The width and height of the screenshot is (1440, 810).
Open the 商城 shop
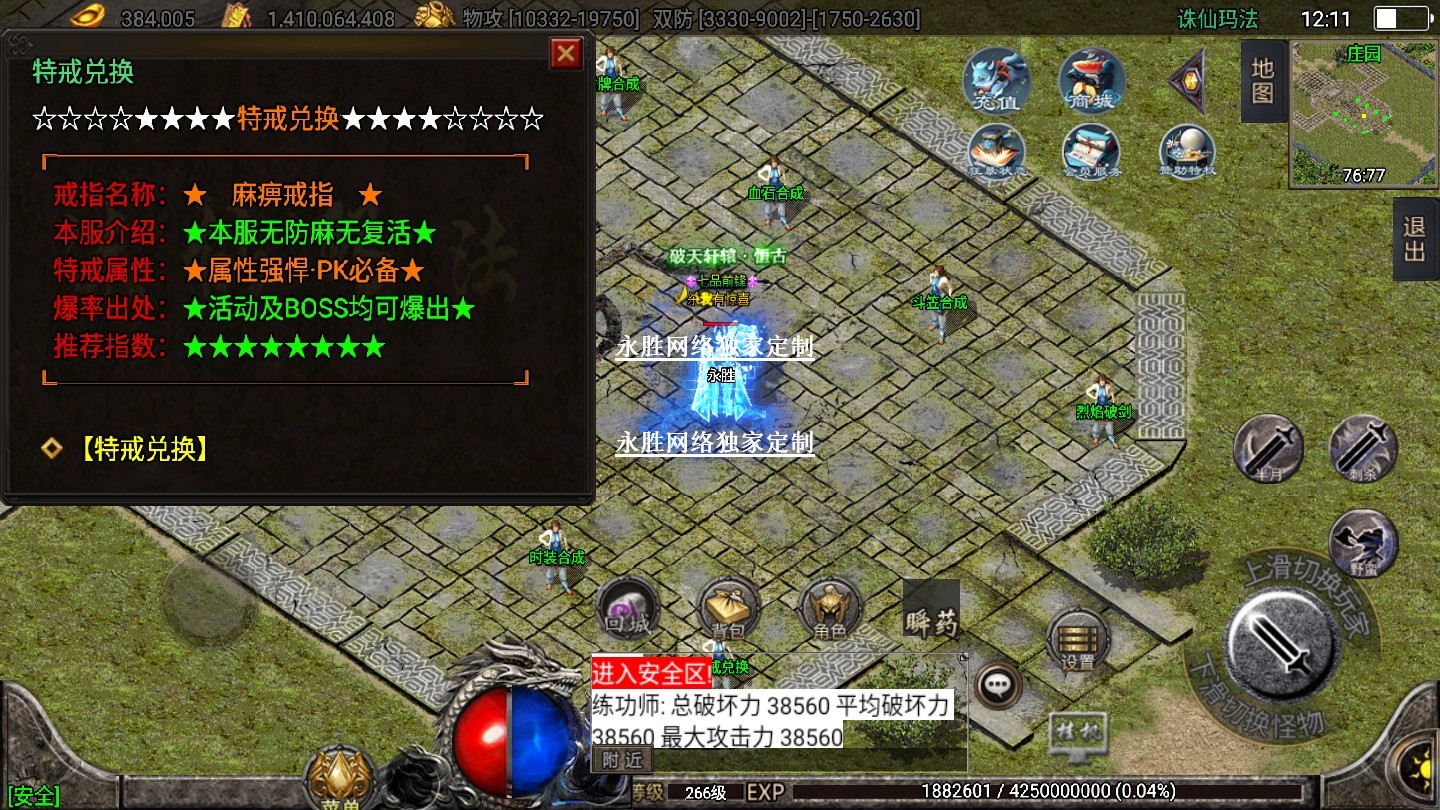pos(1092,80)
